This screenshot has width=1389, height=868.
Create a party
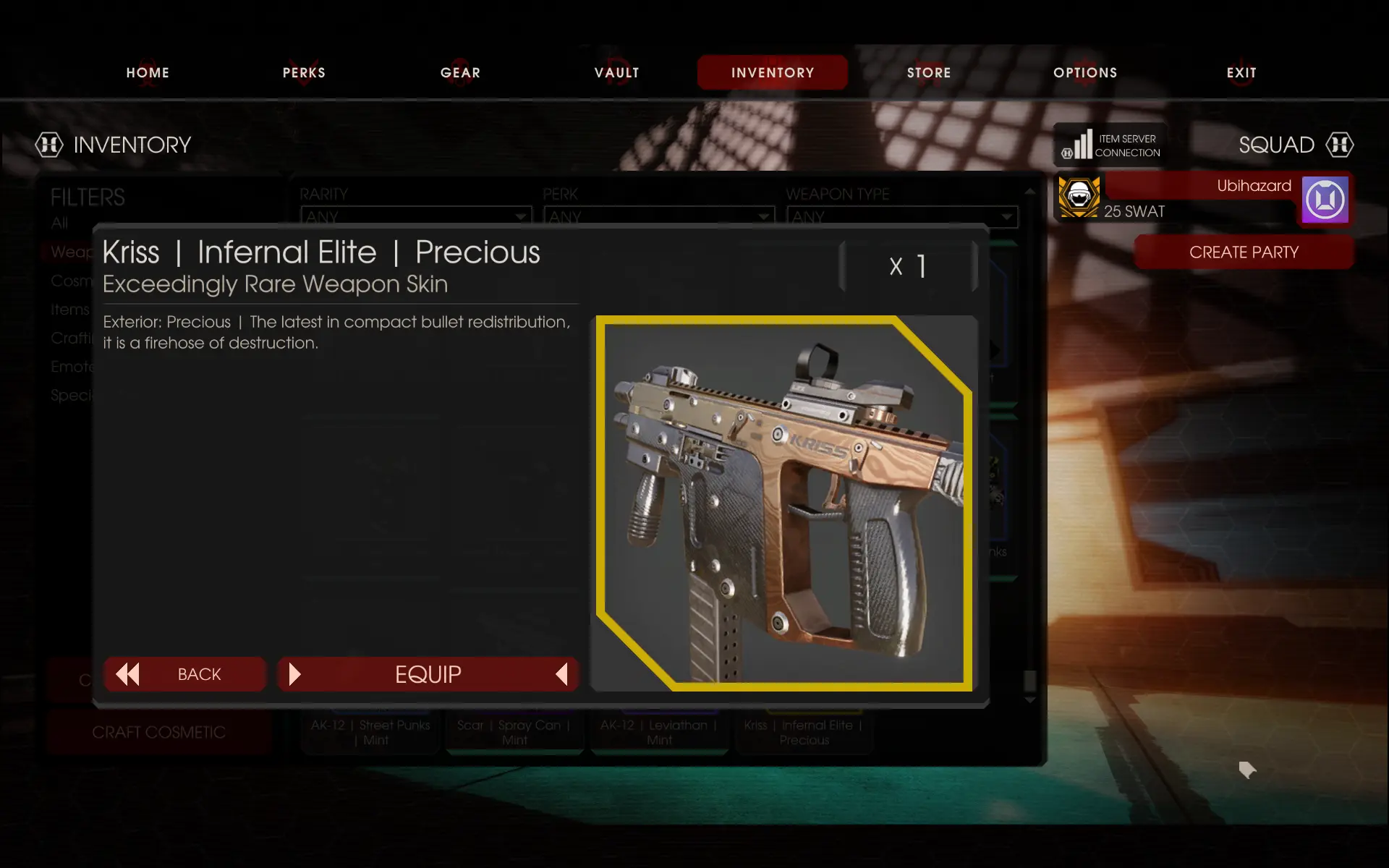pos(1244,252)
